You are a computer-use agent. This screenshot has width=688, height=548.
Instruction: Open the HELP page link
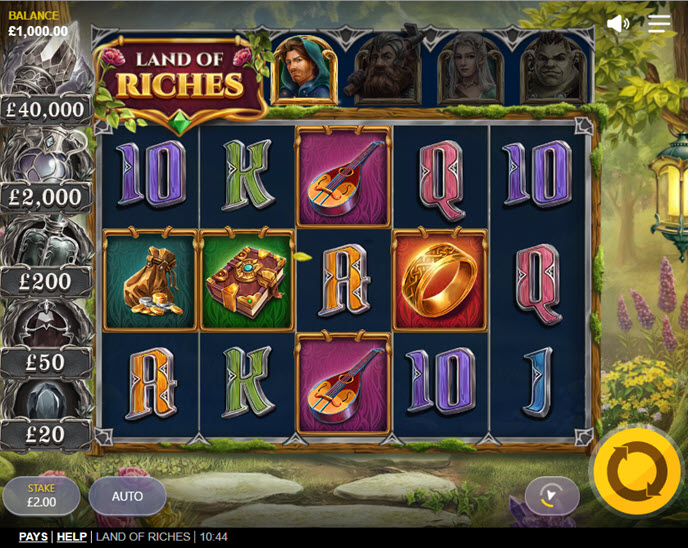(x=71, y=537)
